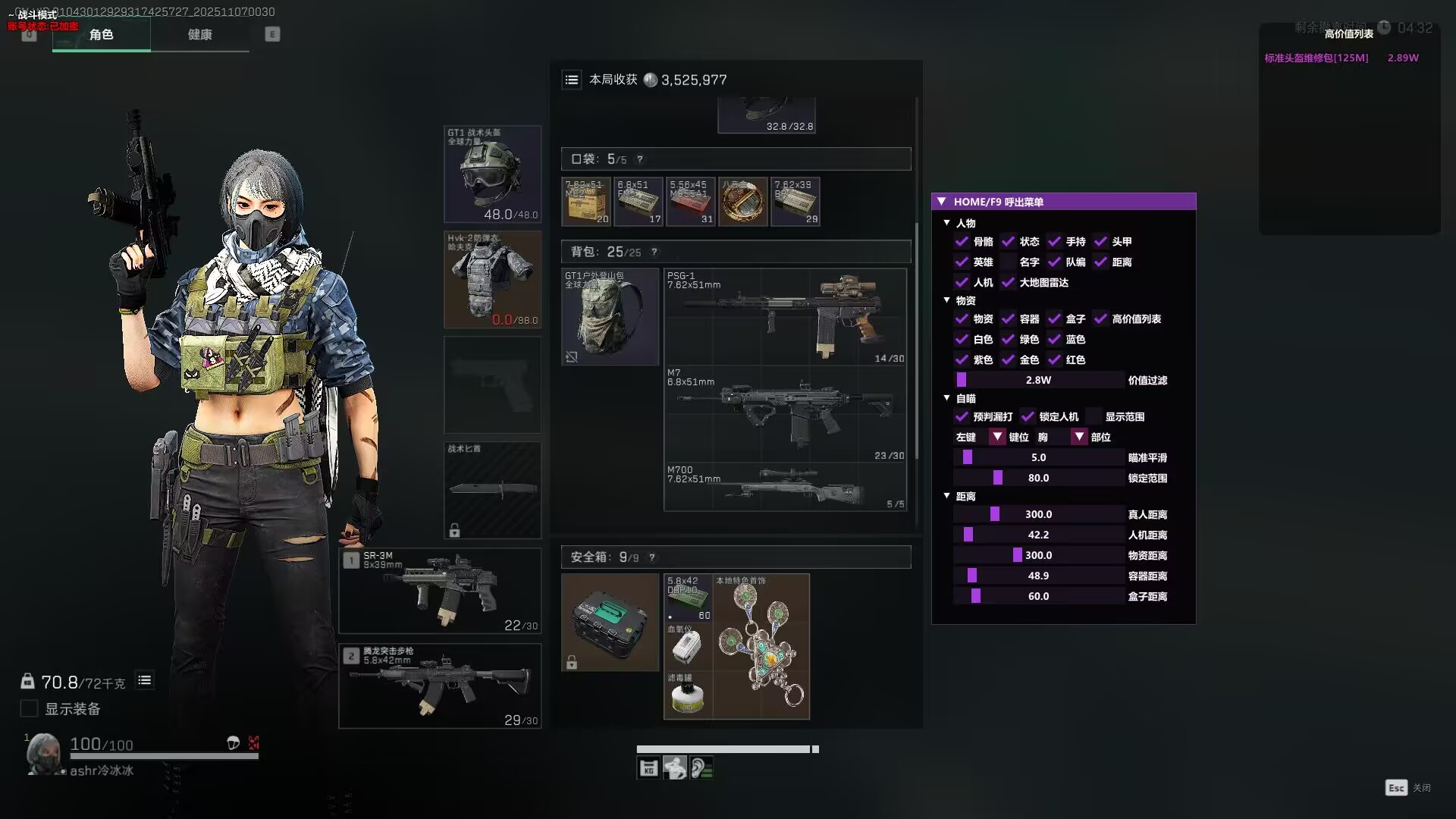Click the 5.56x45 M855A1 ammo stack
Image resolution: width=1456 pixels, height=819 pixels.
coord(690,202)
